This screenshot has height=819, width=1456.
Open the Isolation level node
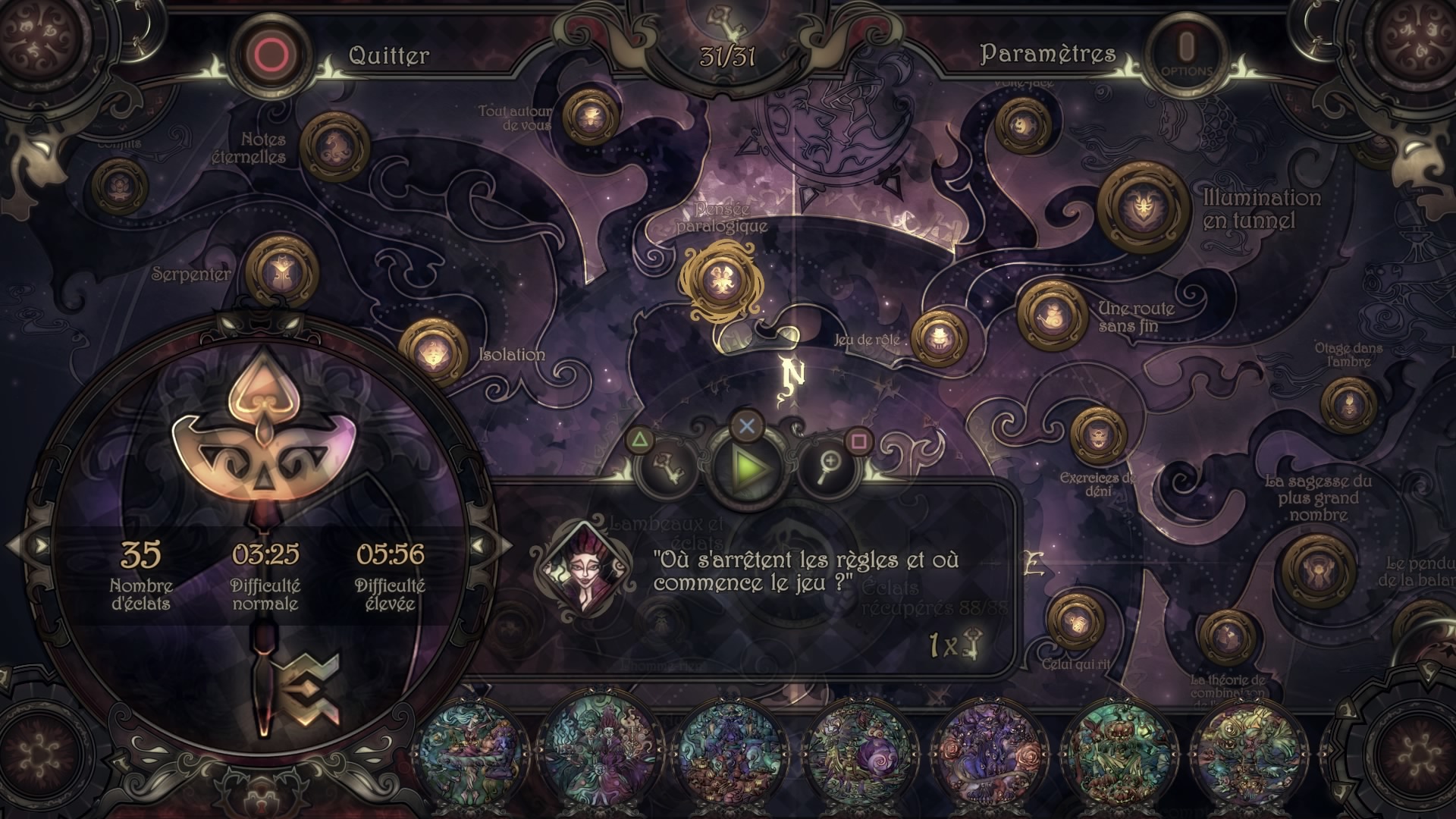pos(433,353)
